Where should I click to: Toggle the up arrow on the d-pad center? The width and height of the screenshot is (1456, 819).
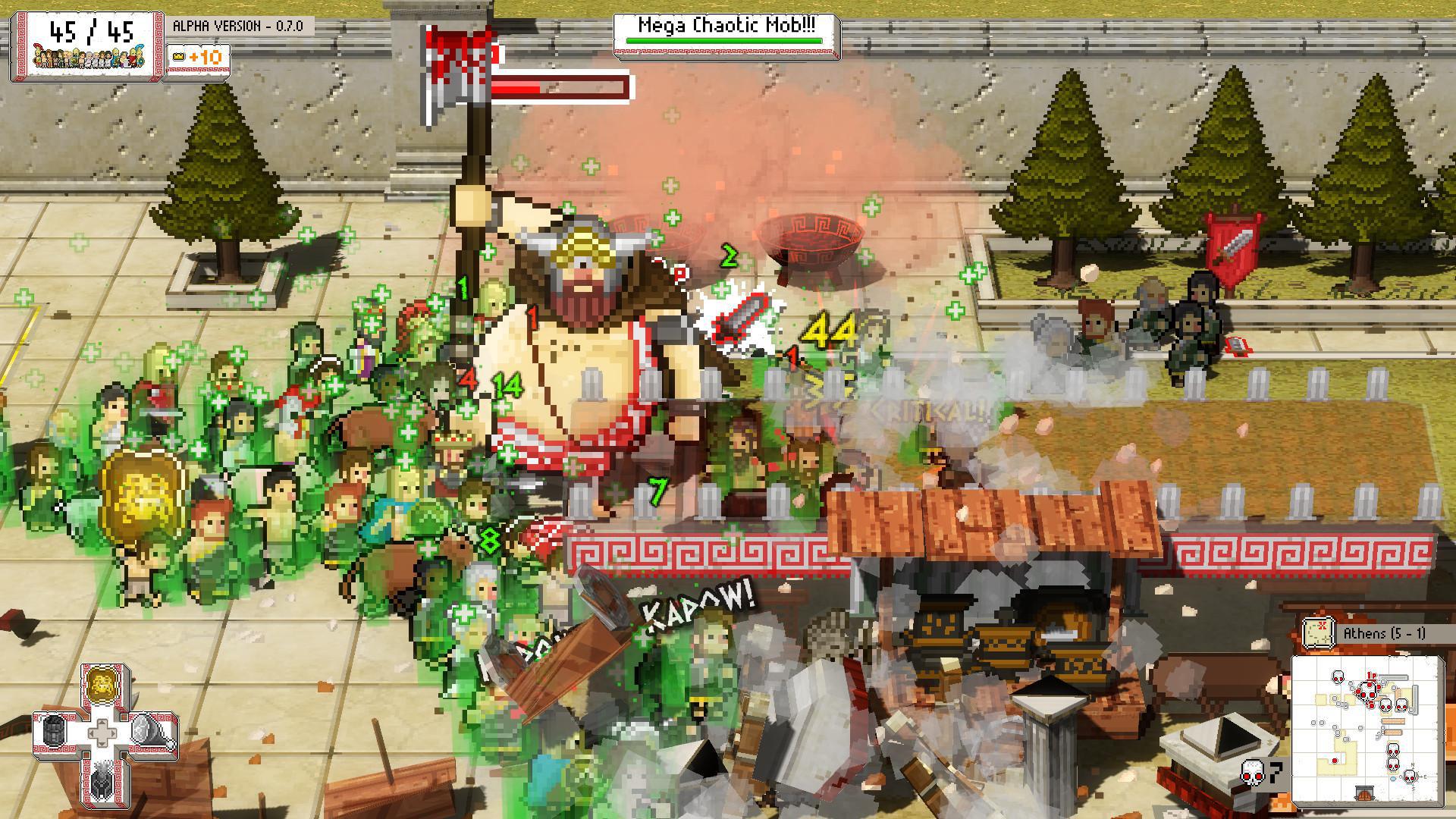[x=102, y=723]
